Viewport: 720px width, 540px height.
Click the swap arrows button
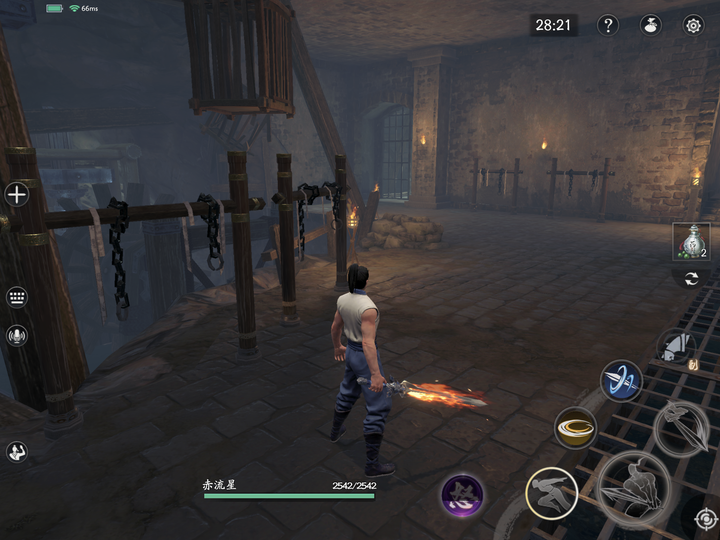[x=690, y=279]
